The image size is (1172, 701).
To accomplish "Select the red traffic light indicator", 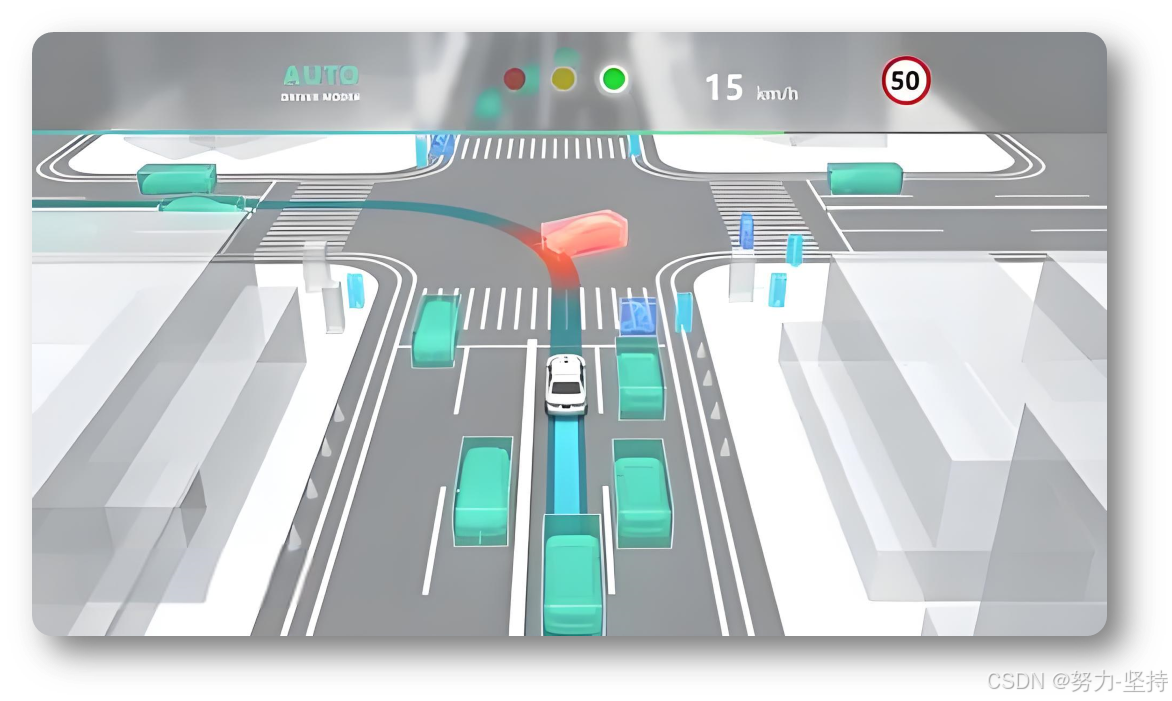I will point(515,79).
